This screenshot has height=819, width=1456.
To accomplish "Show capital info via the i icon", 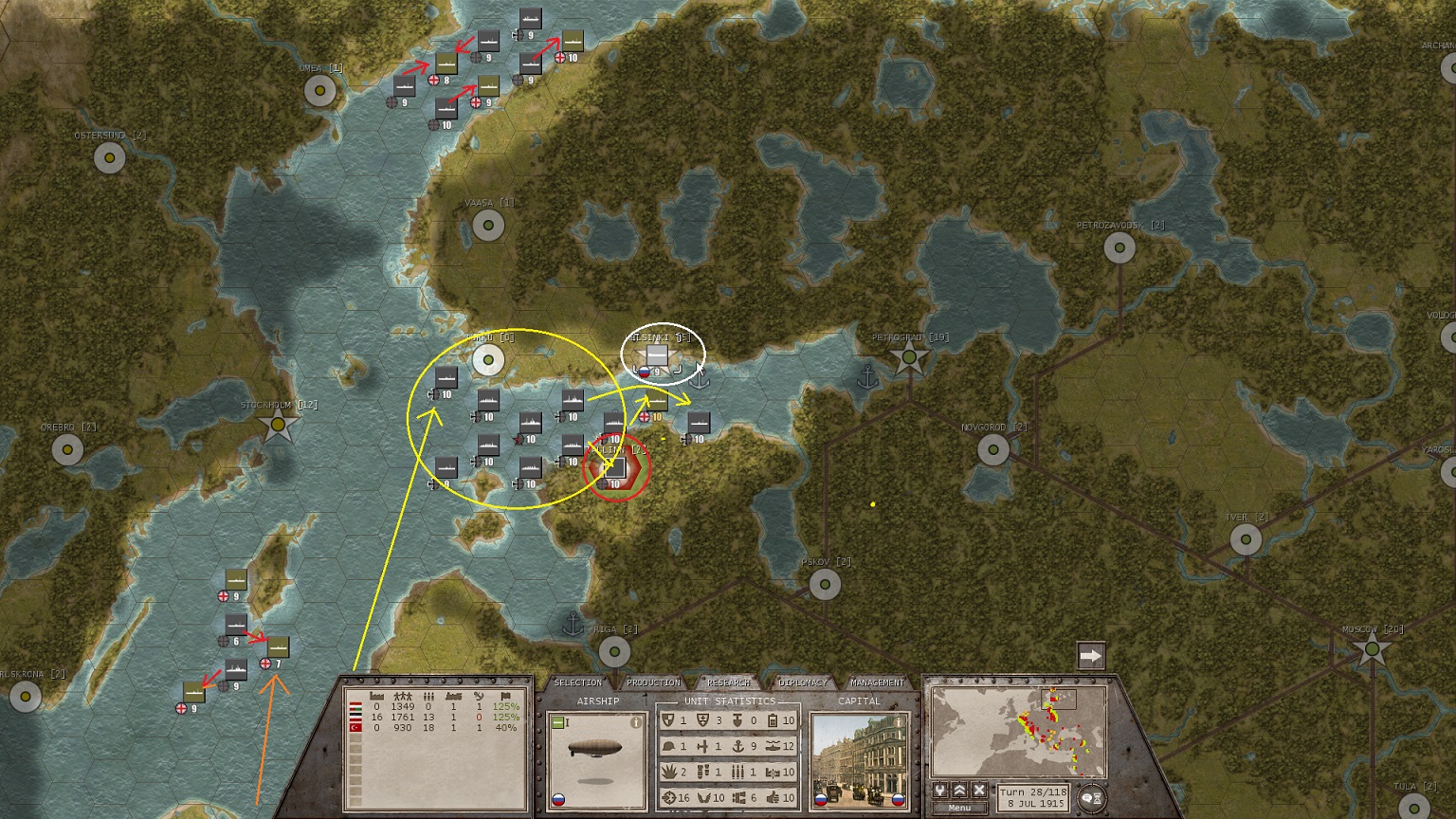I will [x=897, y=722].
